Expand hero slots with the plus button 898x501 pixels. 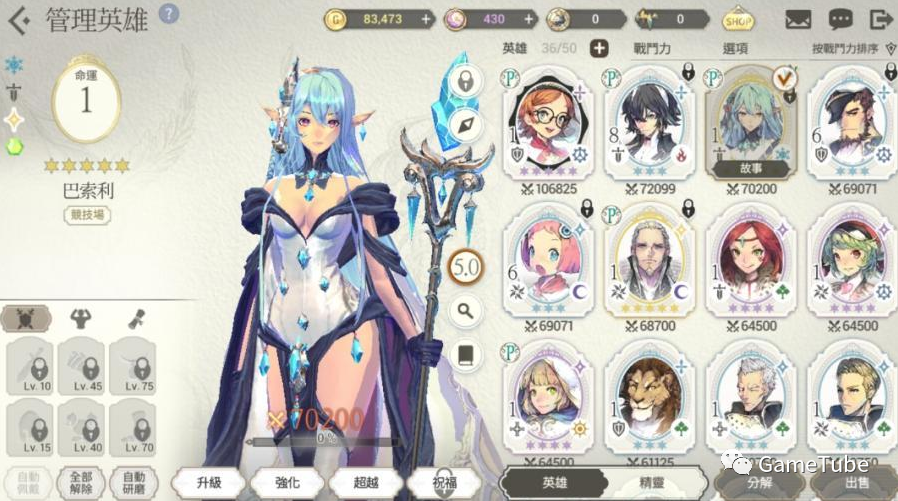point(599,48)
